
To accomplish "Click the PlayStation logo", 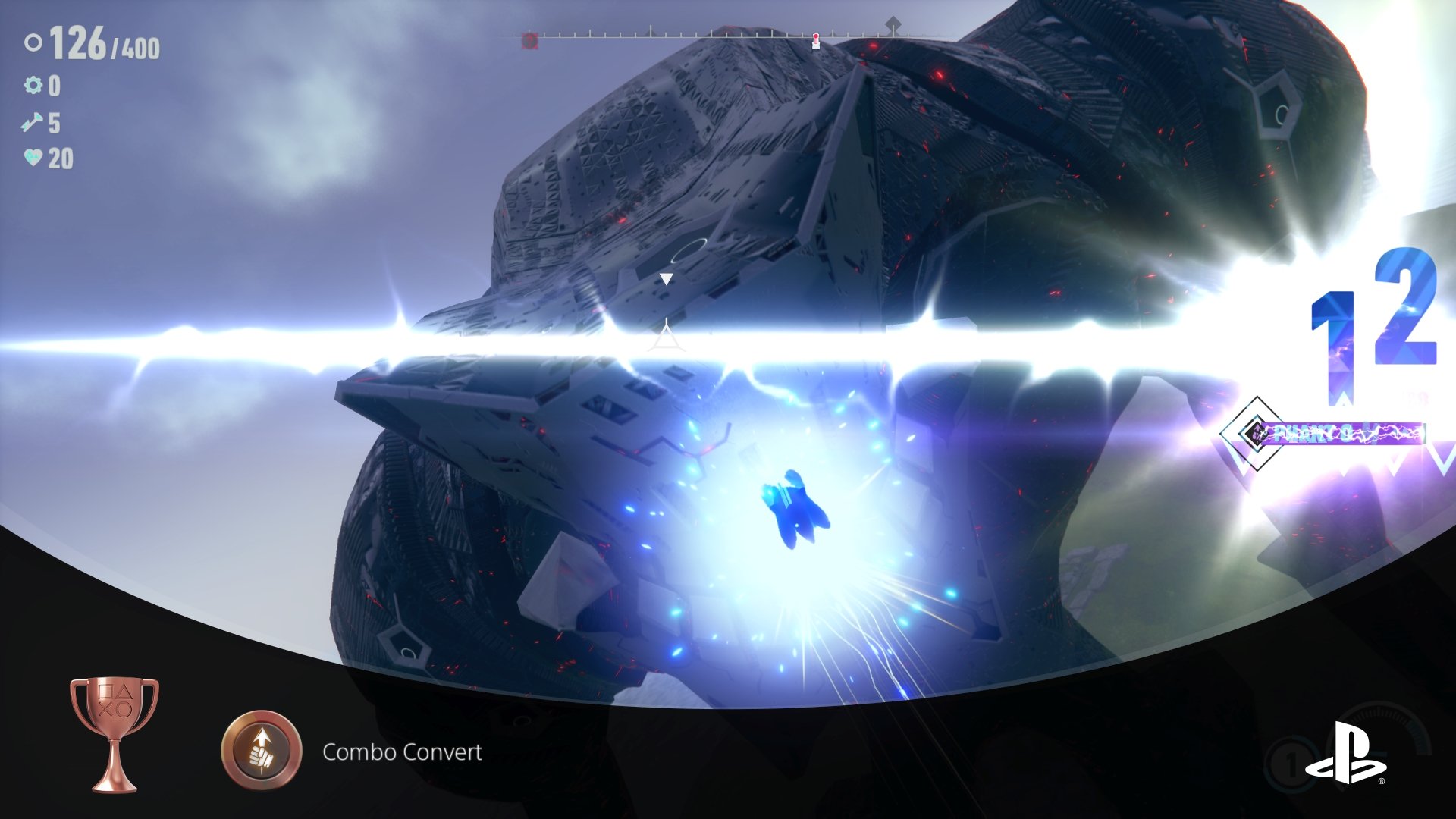I will click(x=1345, y=755).
